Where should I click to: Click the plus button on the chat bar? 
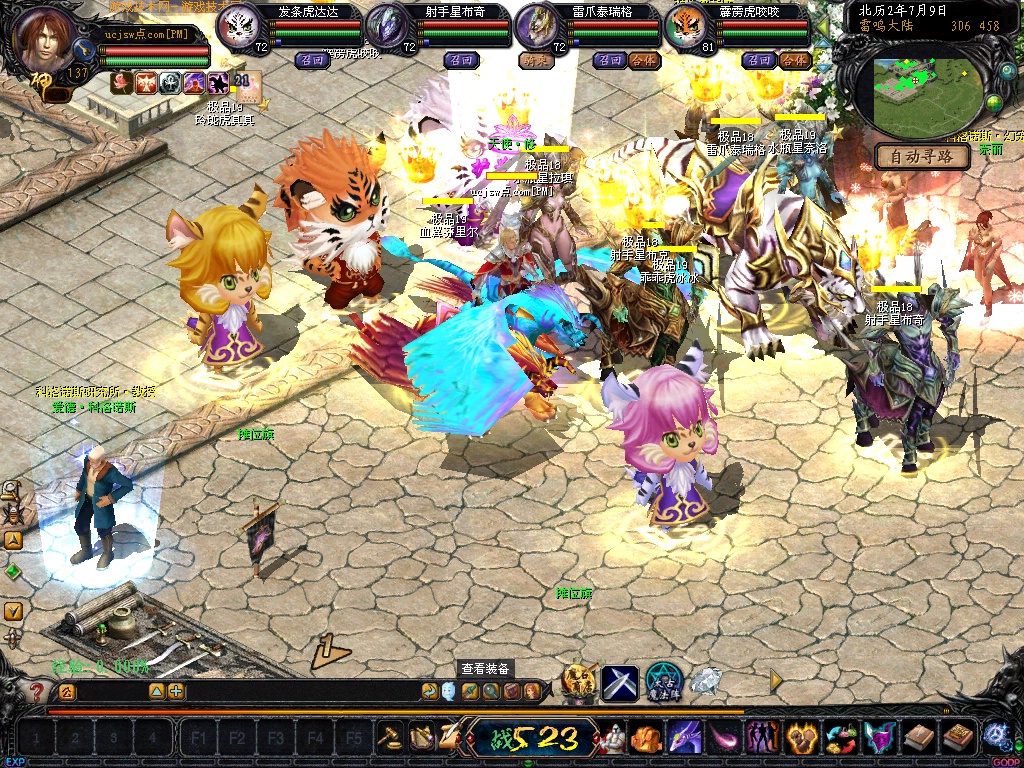pos(176,691)
